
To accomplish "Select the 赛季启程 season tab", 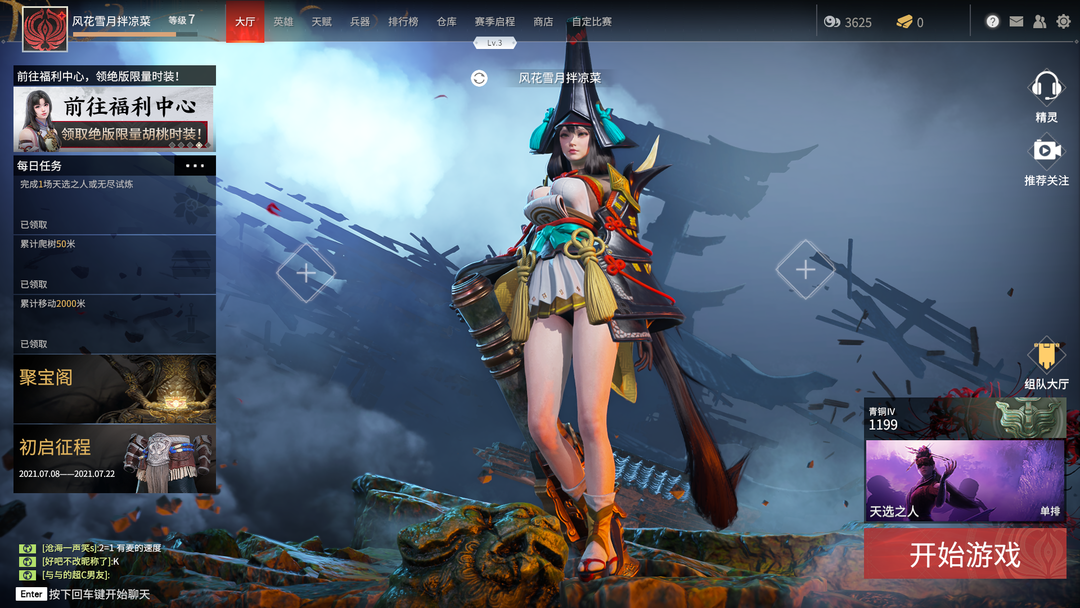I will point(494,22).
